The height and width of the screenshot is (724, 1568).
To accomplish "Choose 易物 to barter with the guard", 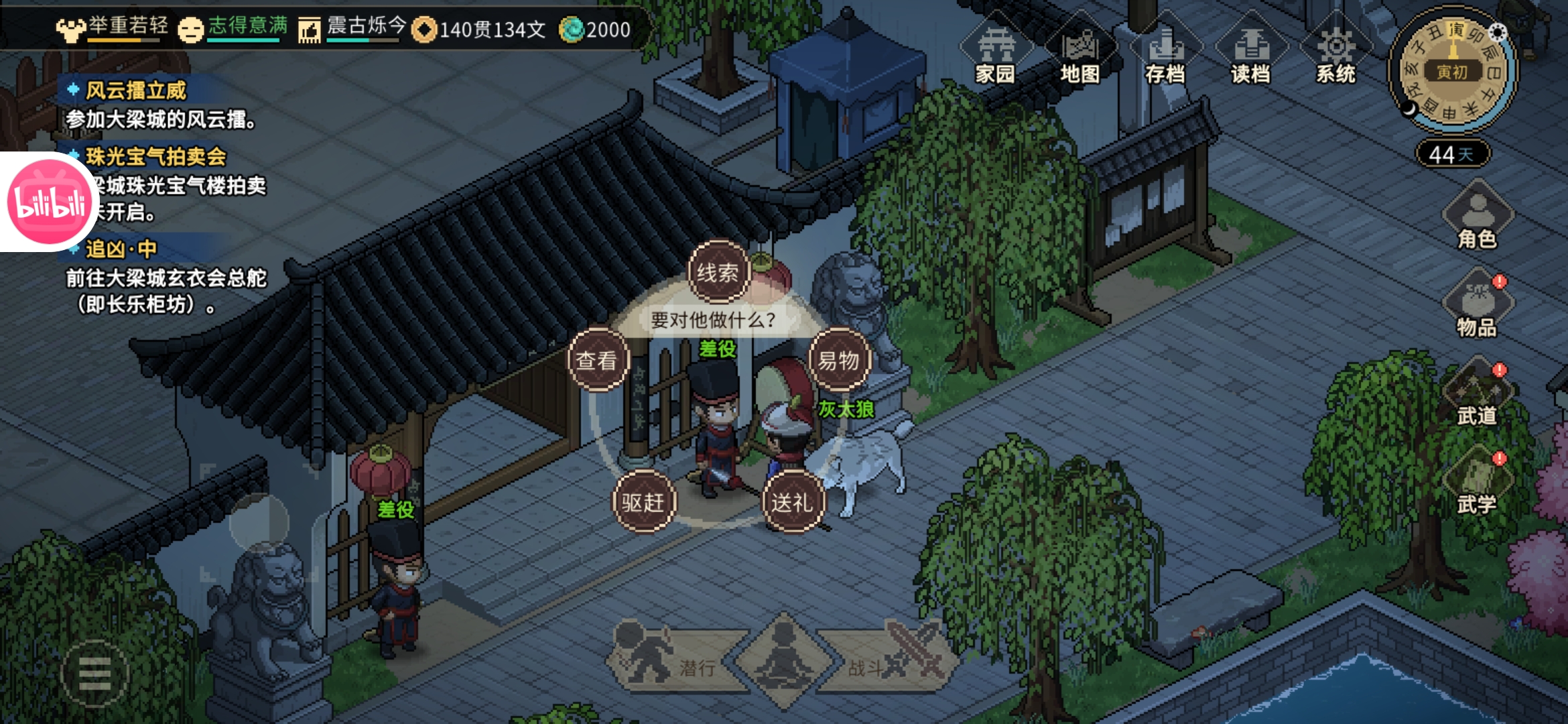I will 838,360.
